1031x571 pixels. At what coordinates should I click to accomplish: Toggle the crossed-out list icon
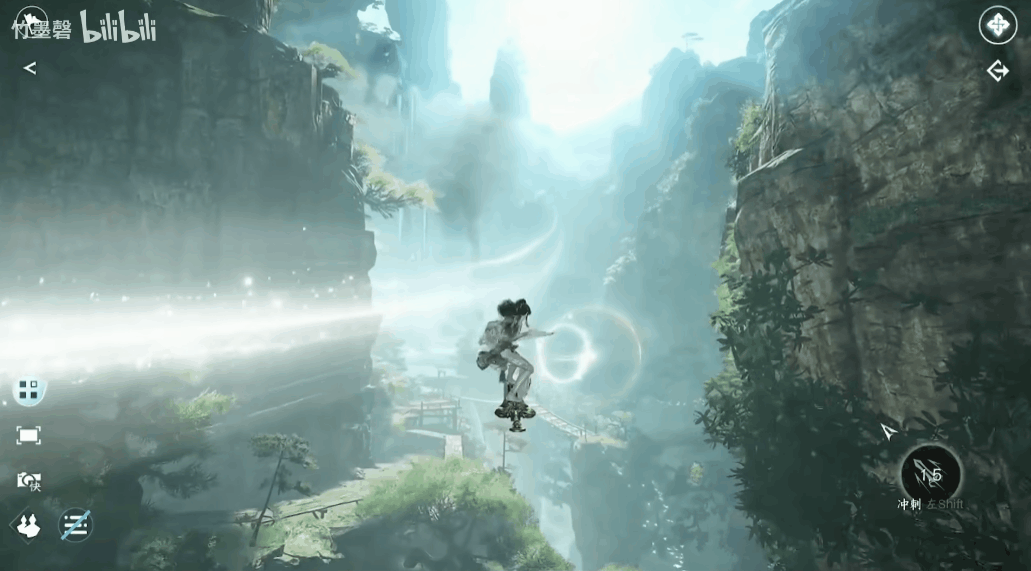(x=76, y=524)
